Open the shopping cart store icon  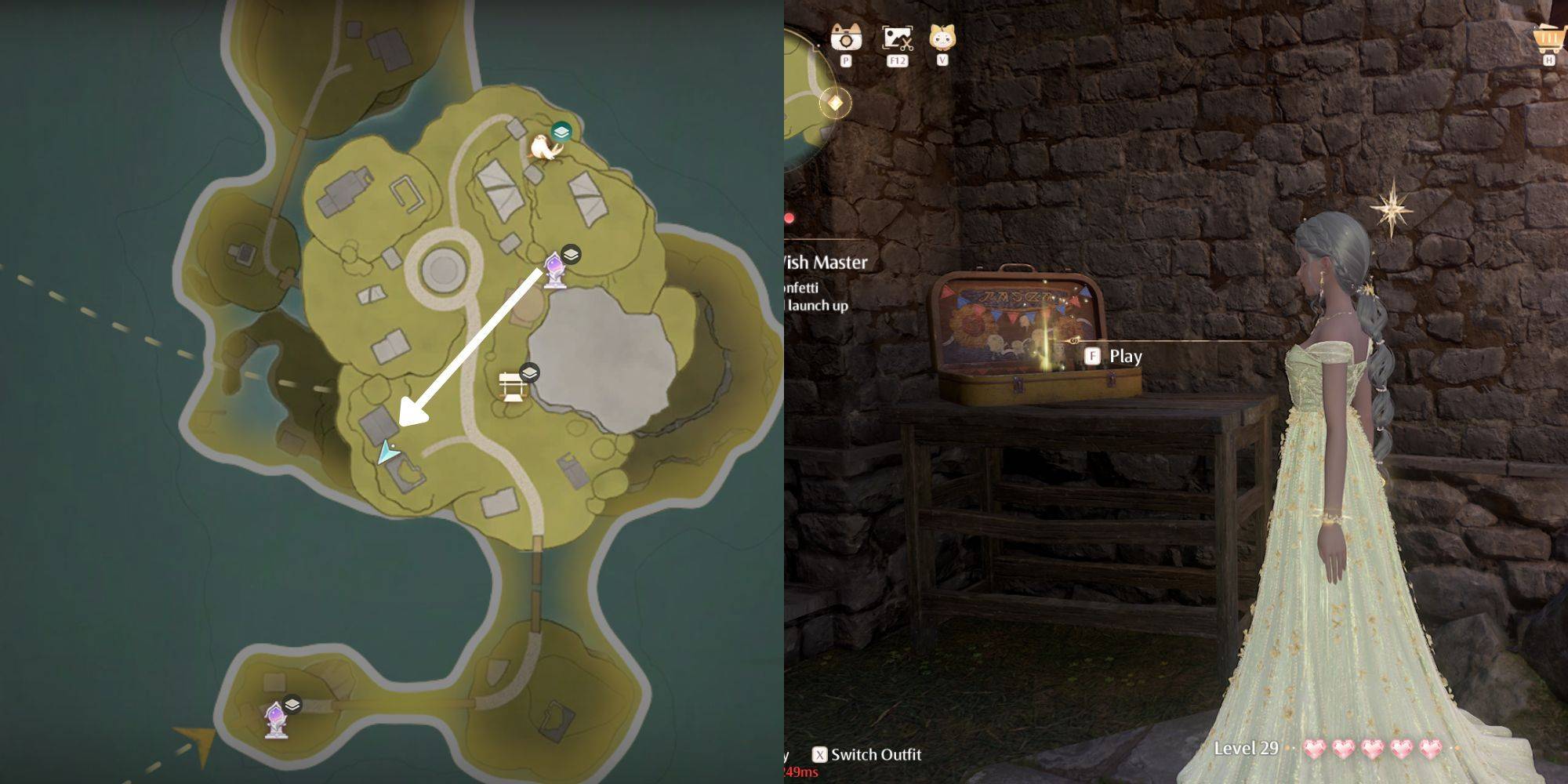click(x=1548, y=38)
